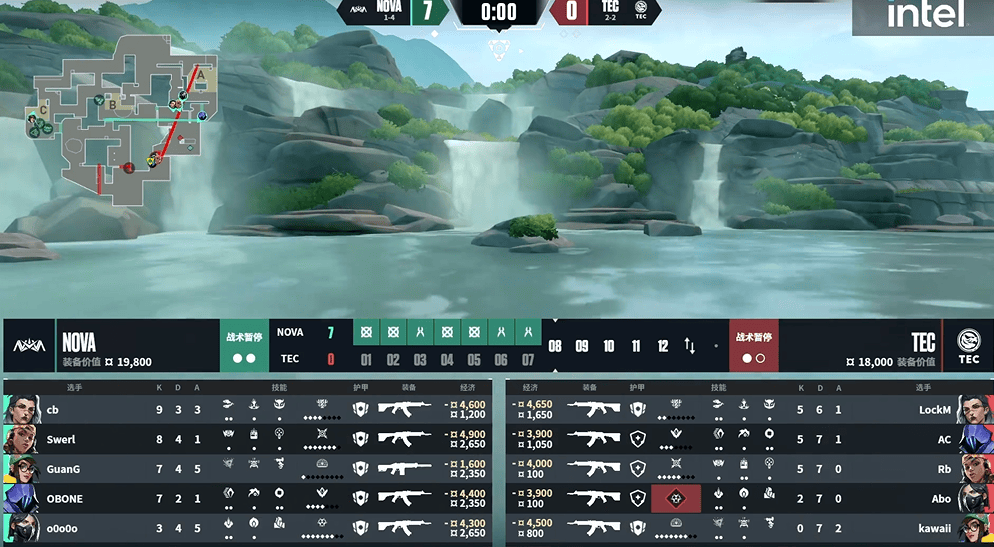Open round 01 in the round history

tap(366, 346)
